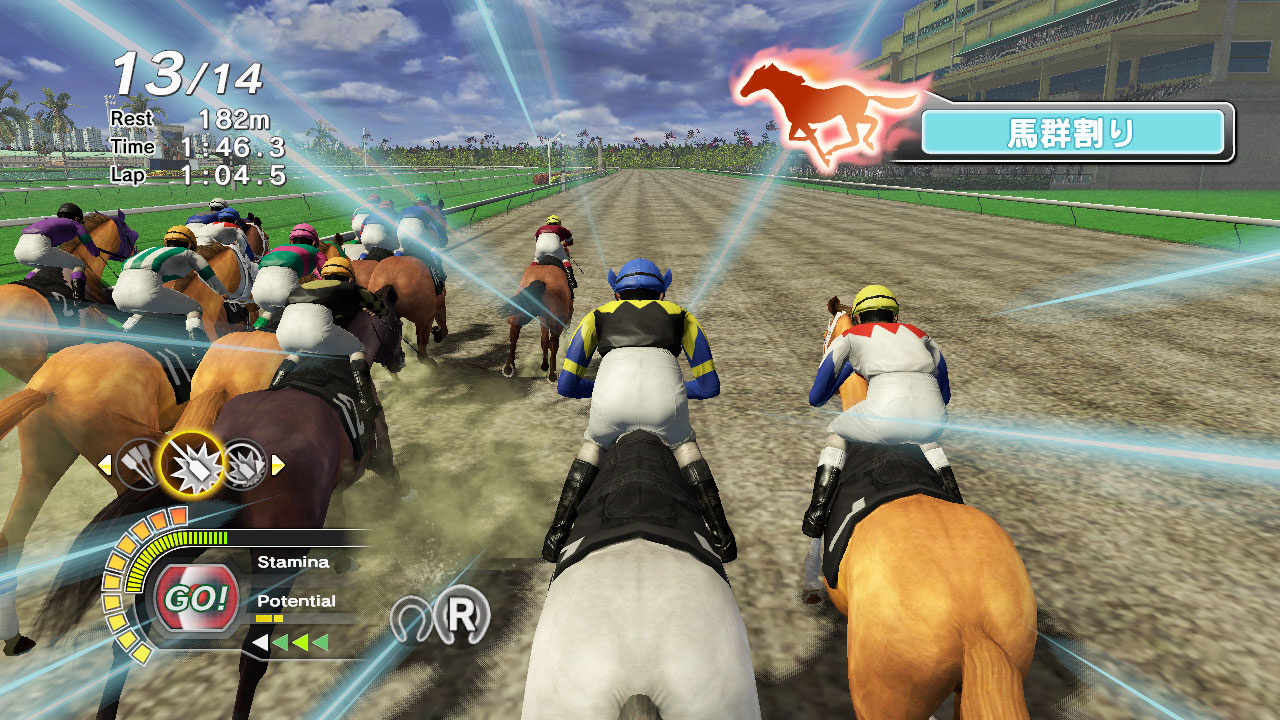Viewport: 1280px width, 720px height.
Task: Select the rightmost crop skill icon
Action: (x=246, y=463)
